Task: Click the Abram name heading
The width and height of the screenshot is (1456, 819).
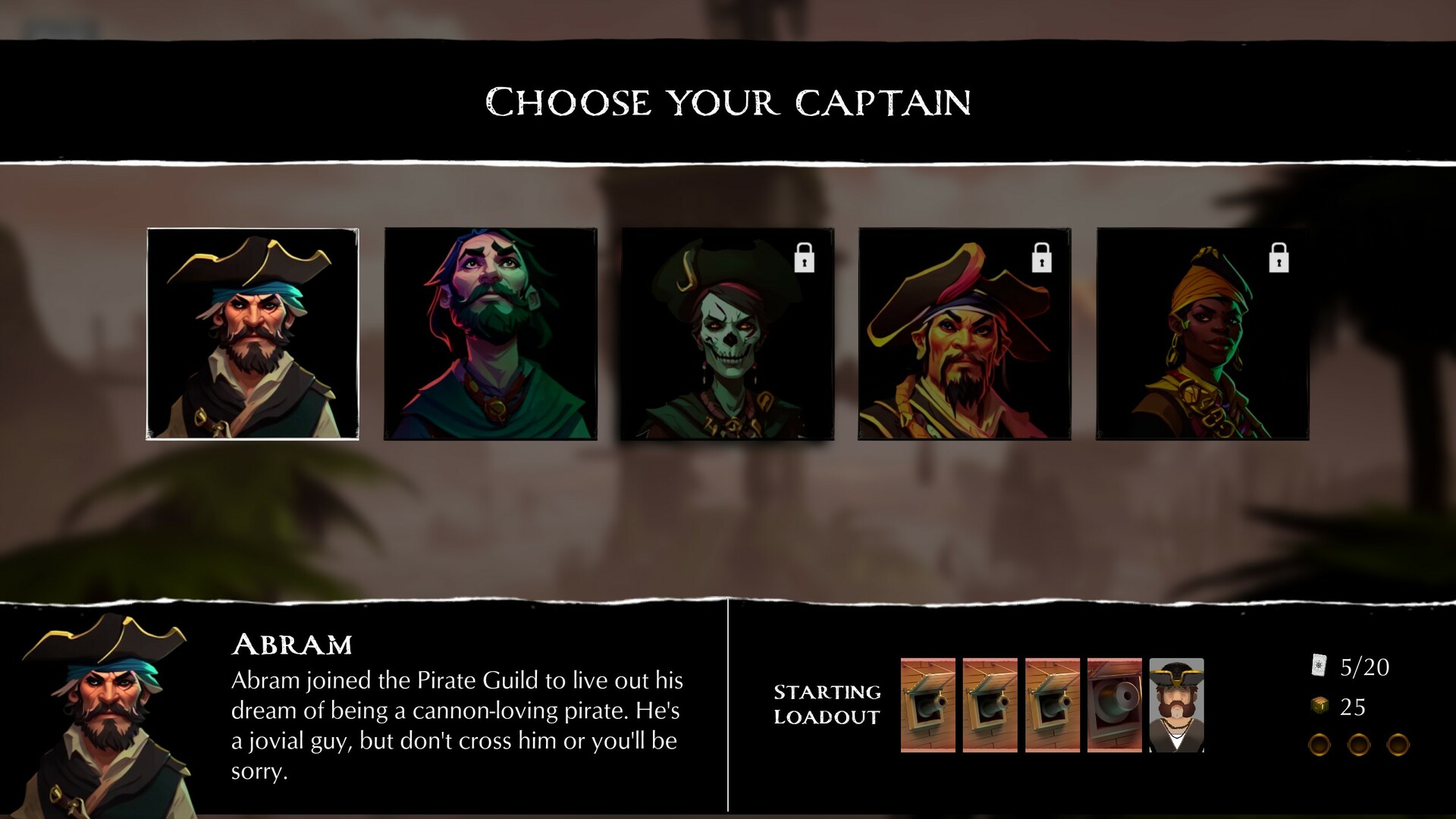Action: [292, 644]
